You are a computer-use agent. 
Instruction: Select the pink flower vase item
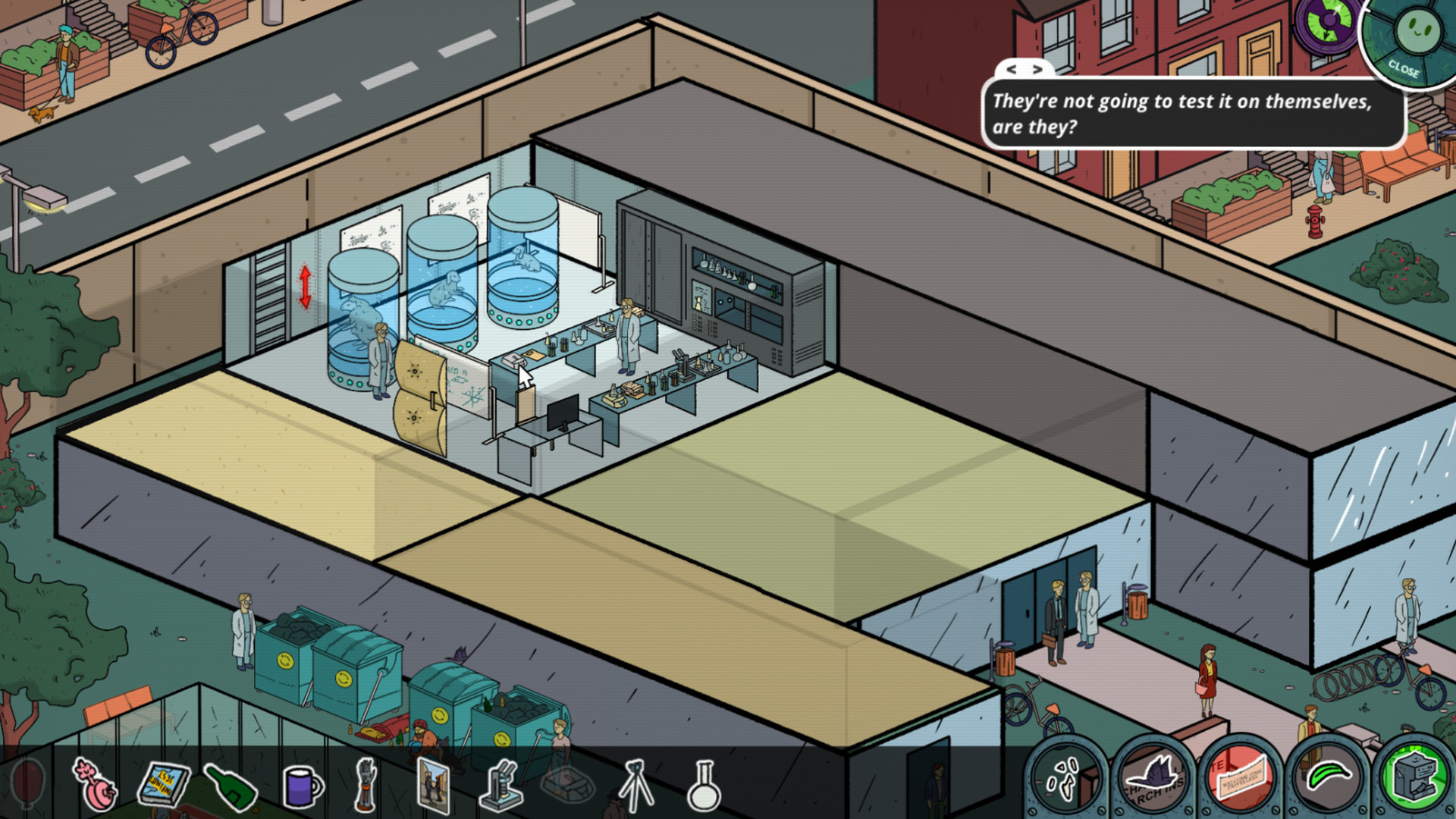coord(96,786)
